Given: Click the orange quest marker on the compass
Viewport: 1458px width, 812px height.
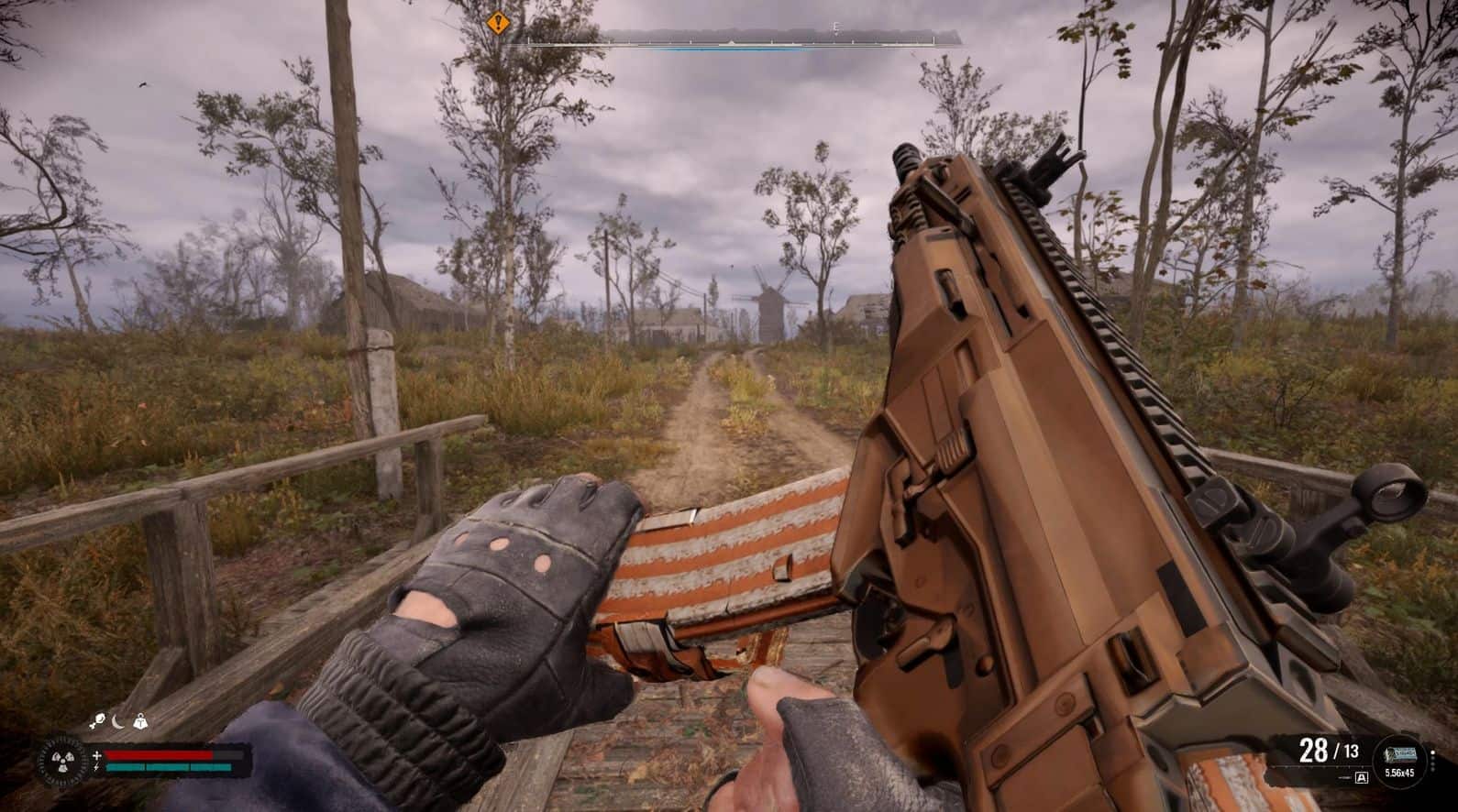Looking at the screenshot, I should [498, 22].
